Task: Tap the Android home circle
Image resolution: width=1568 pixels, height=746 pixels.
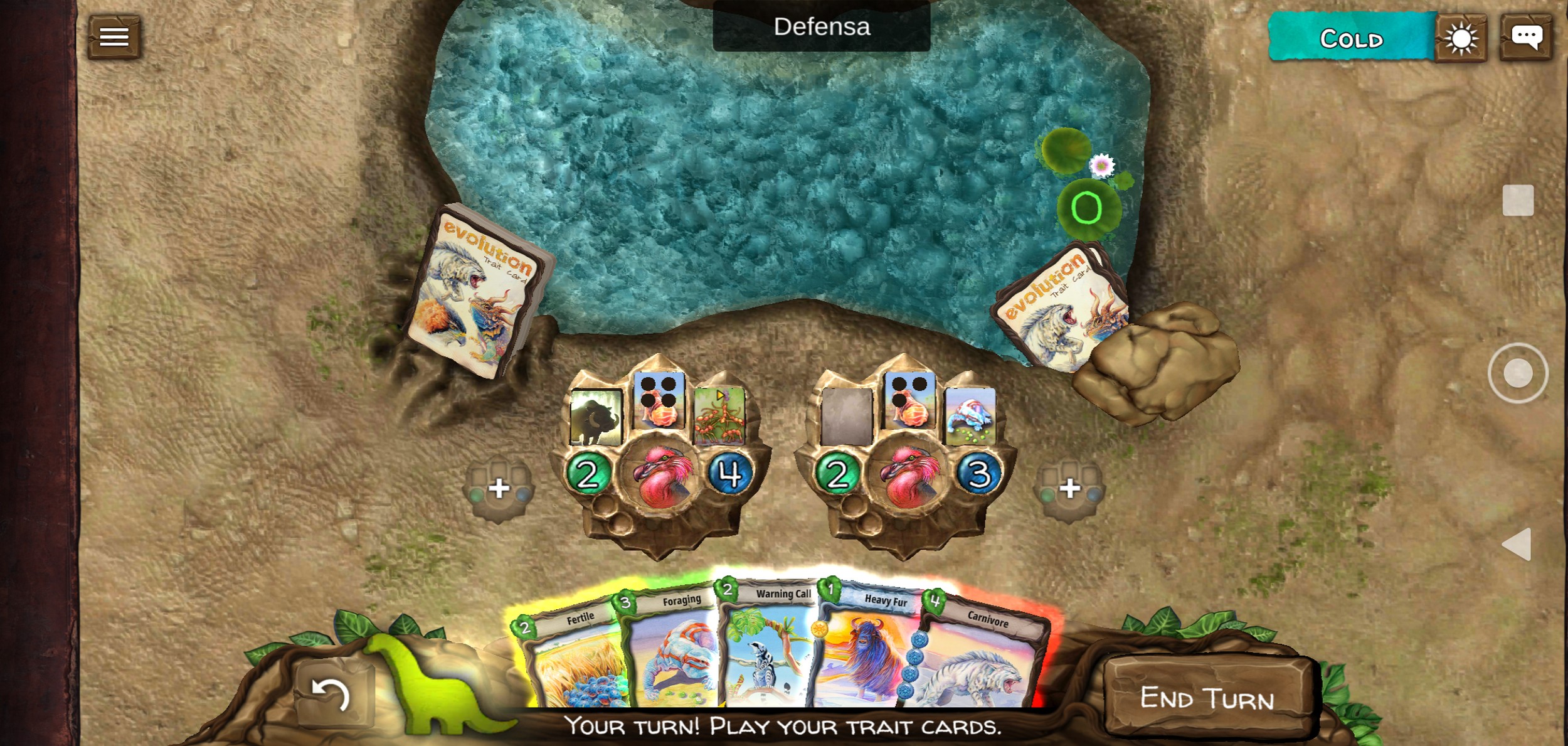Action: coord(1518,373)
